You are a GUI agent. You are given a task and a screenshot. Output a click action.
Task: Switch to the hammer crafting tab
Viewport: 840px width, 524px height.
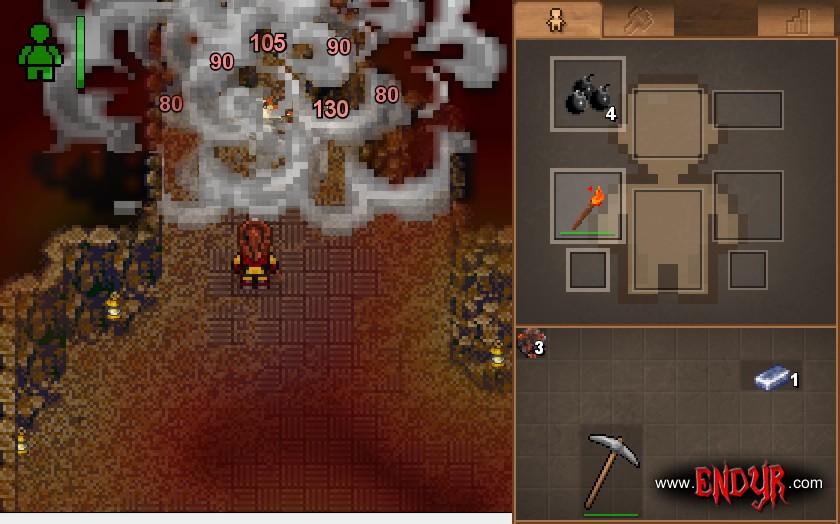point(638,20)
